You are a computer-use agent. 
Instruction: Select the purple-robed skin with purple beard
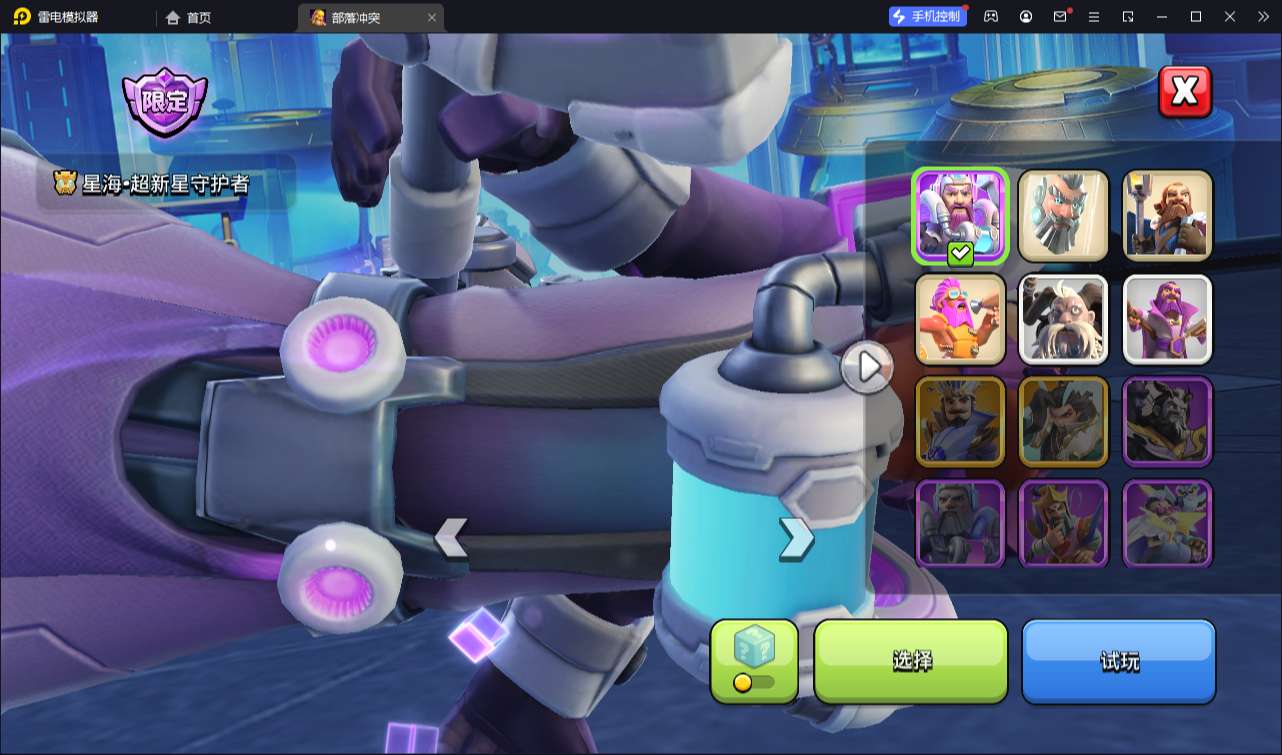pyautogui.click(x=1167, y=319)
